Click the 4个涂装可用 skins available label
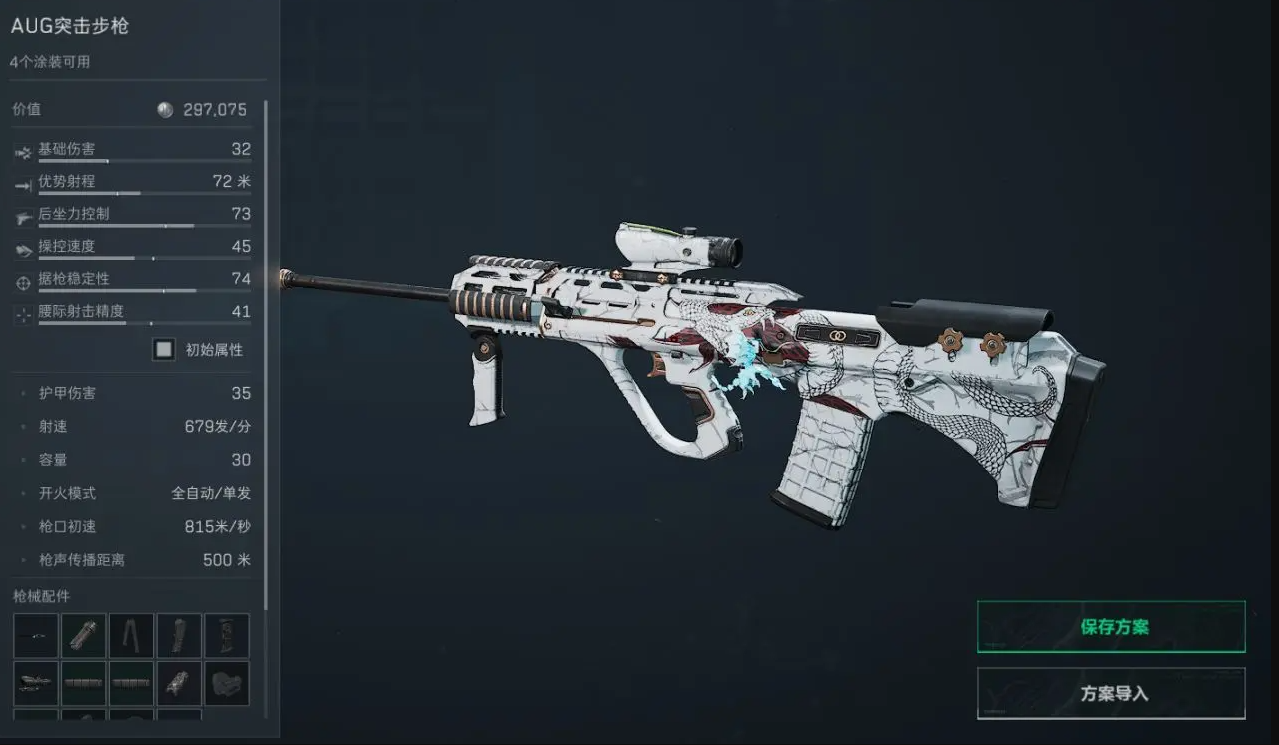Viewport: 1279px width, 745px height. (50, 62)
